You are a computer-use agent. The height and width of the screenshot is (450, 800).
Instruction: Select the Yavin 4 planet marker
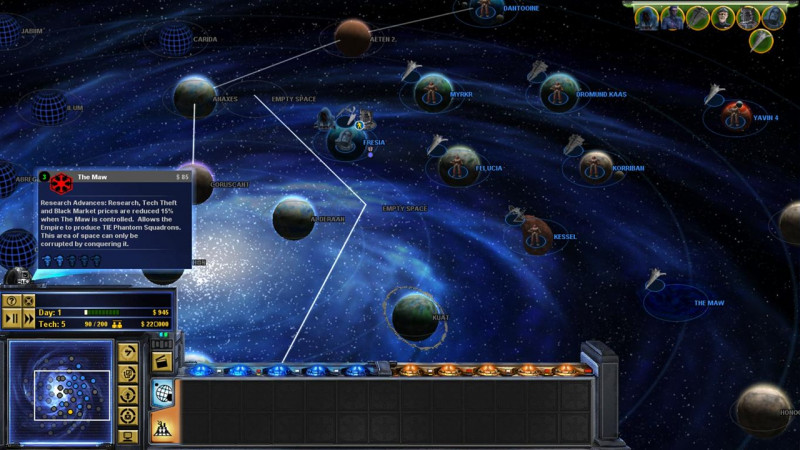coord(737,117)
